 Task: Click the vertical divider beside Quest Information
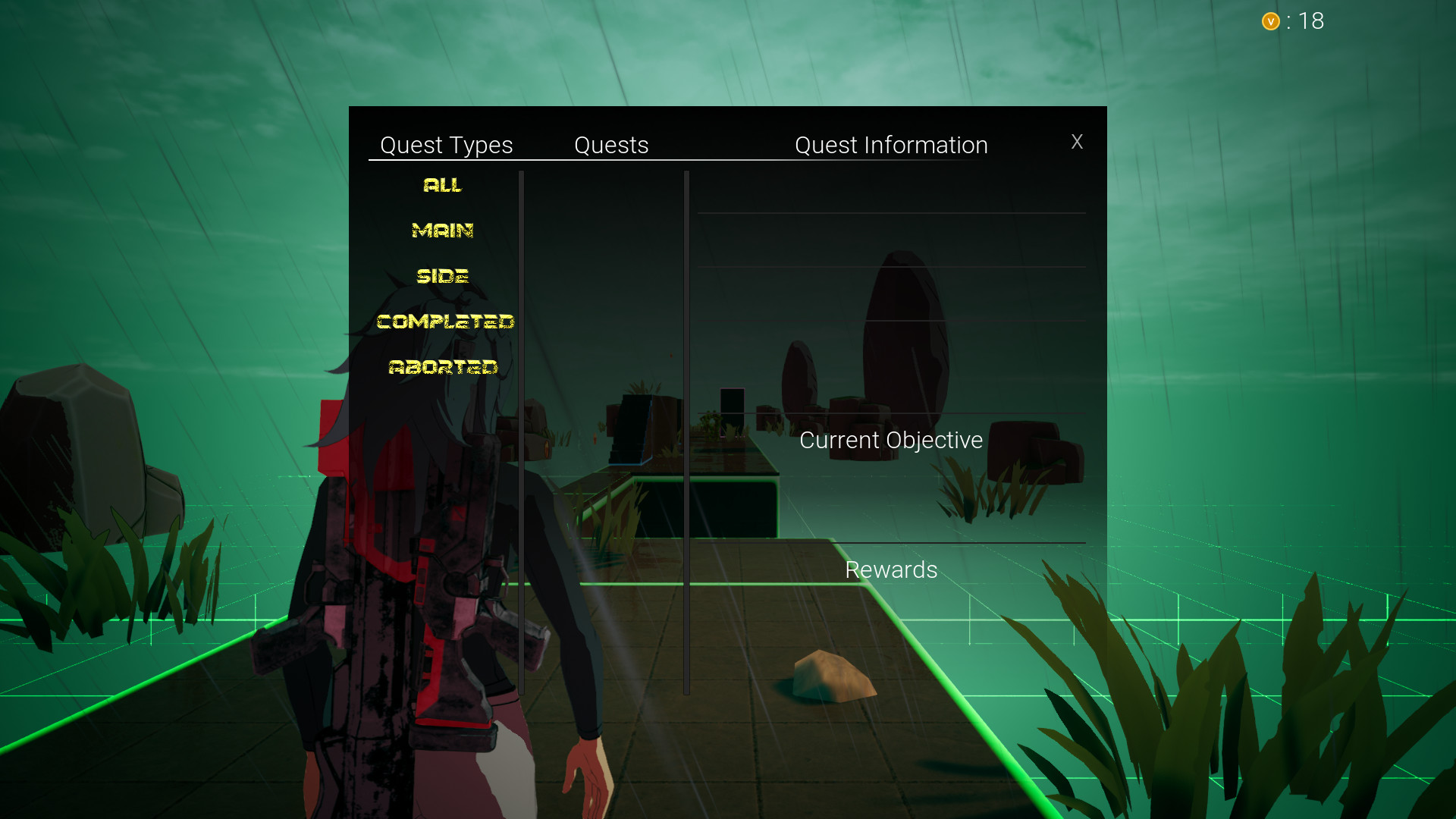click(x=686, y=432)
